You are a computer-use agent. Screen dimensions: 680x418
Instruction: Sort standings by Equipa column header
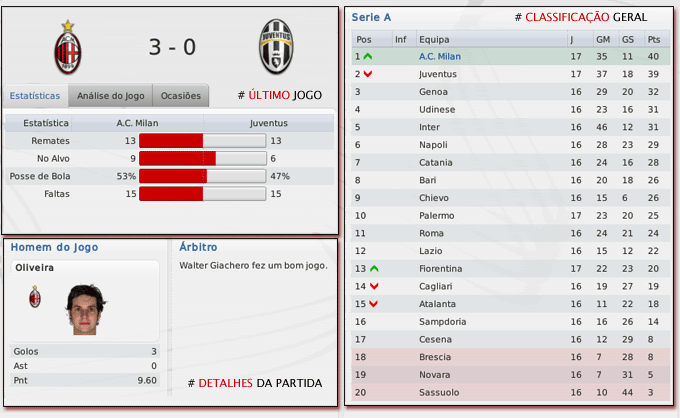tap(434, 39)
